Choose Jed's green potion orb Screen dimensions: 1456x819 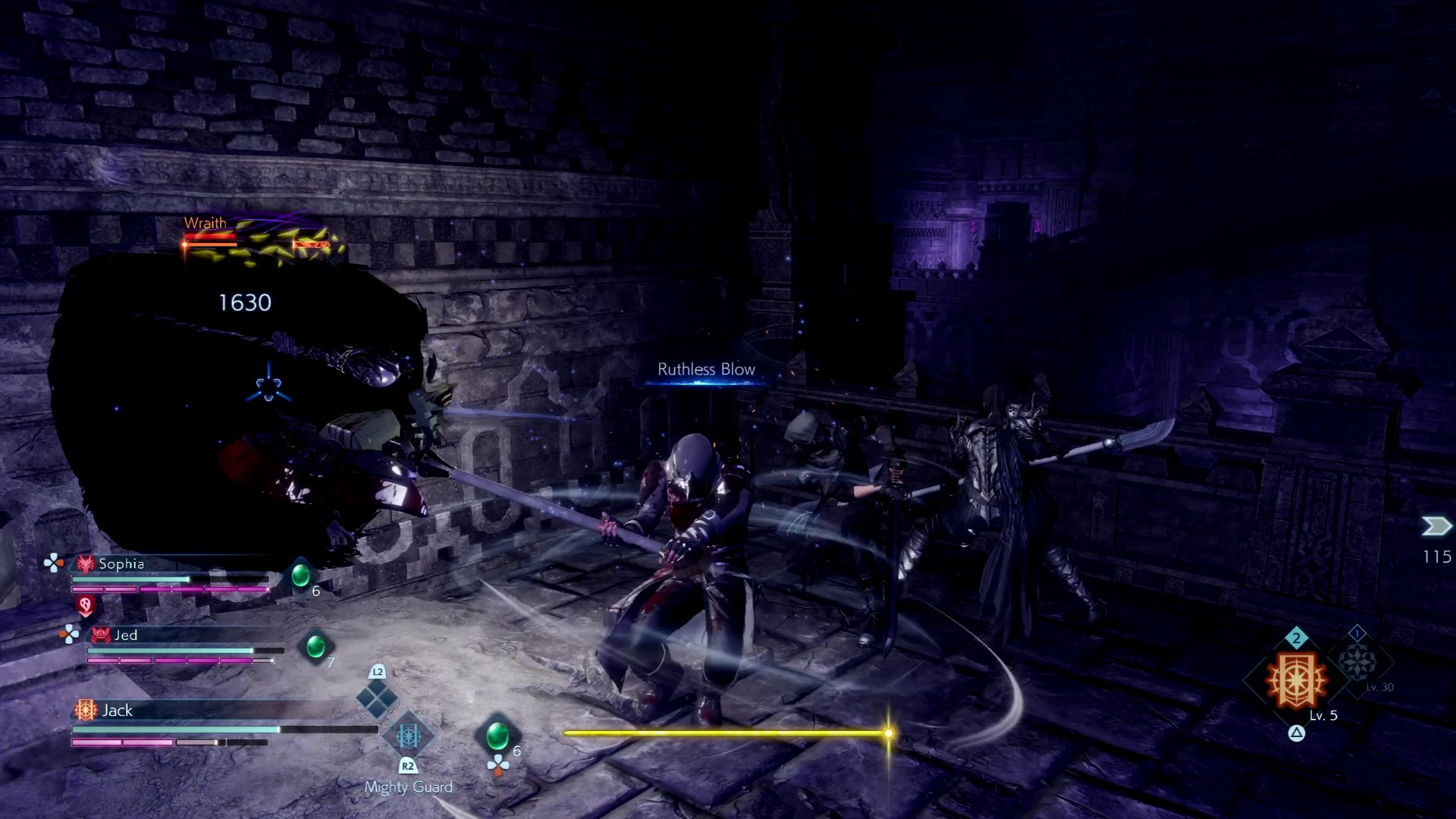tap(315, 647)
